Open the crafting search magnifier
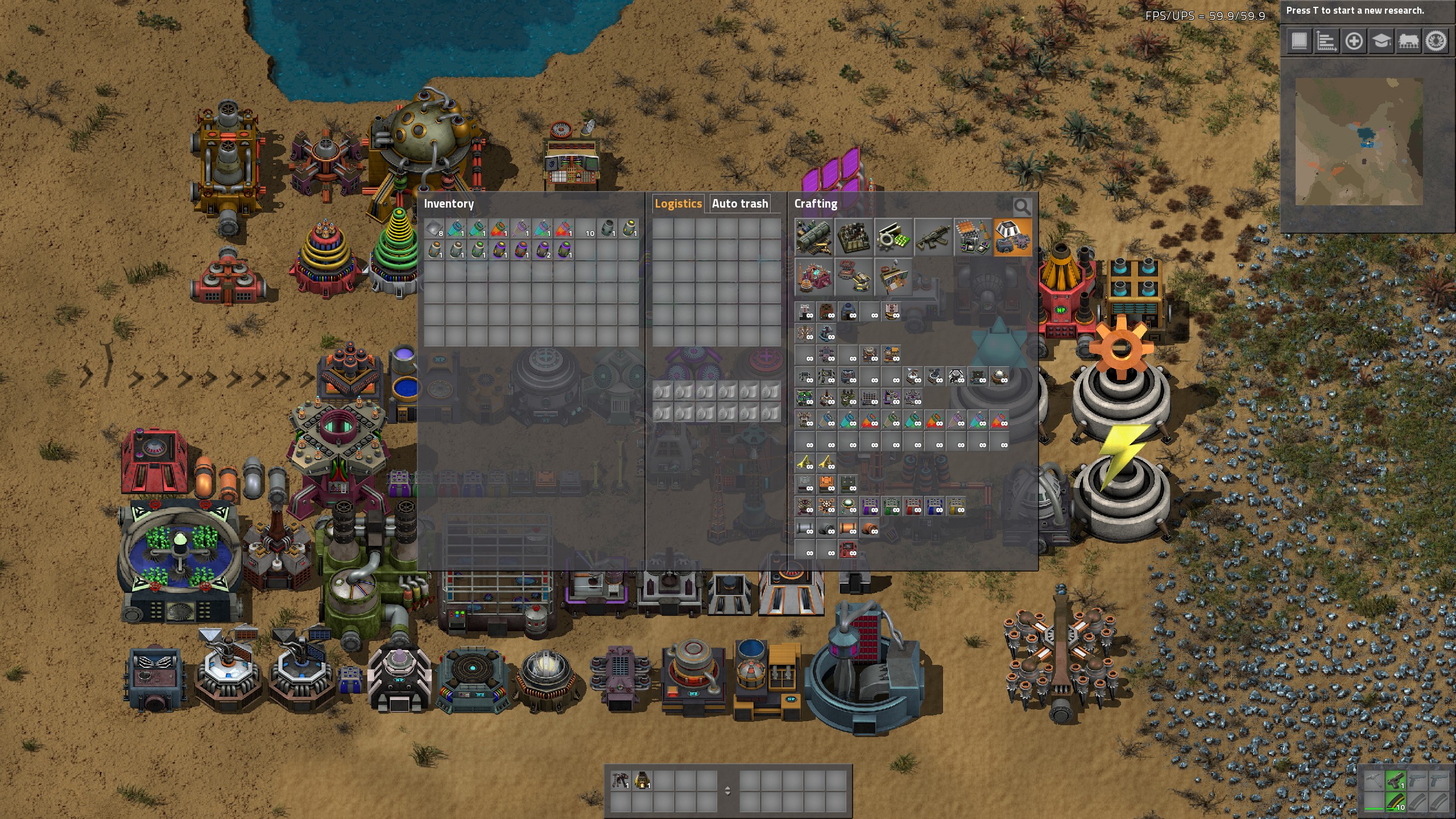This screenshot has height=819, width=1456. pyautogui.click(x=1021, y=207)
